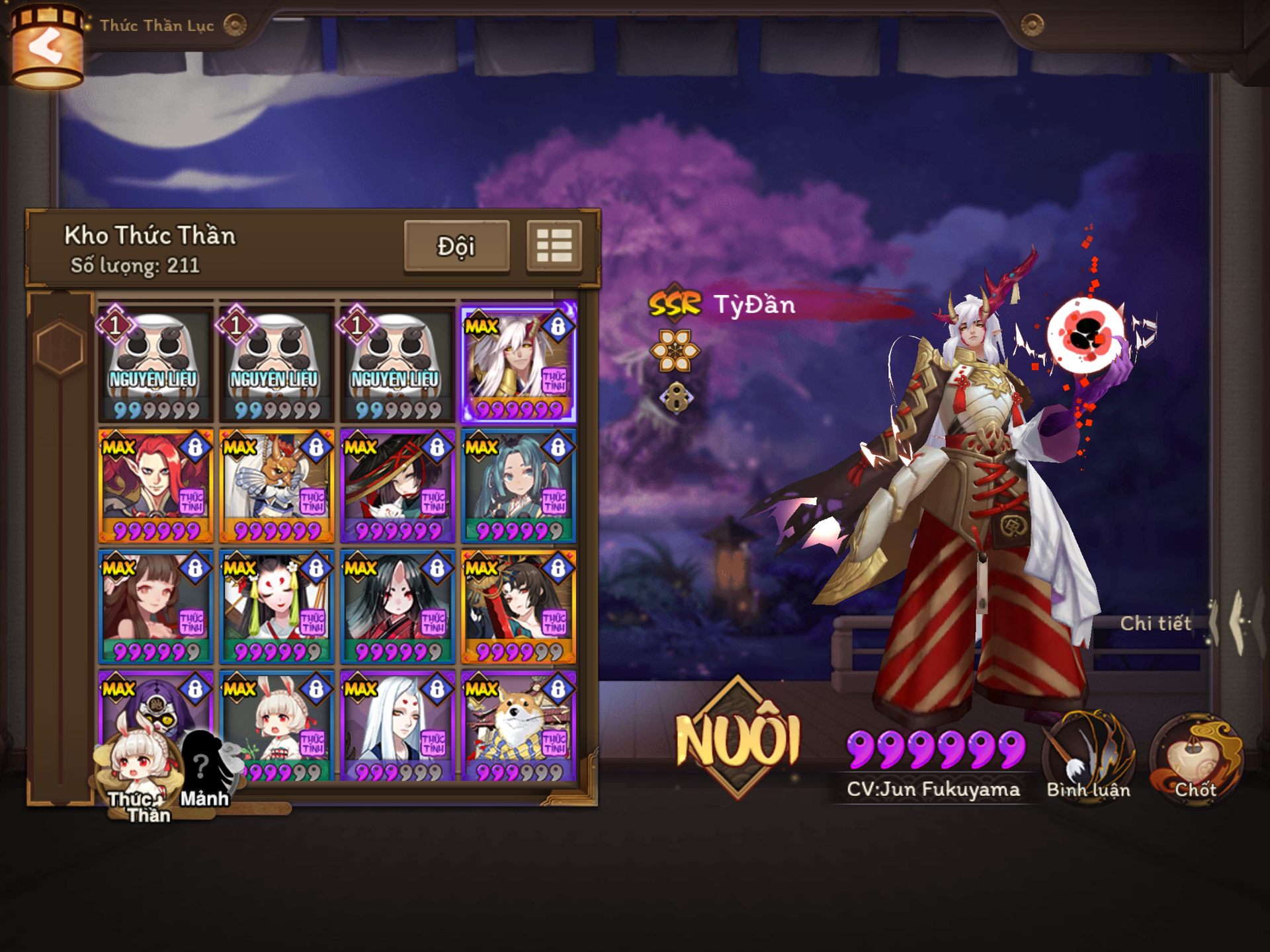Click the golden flower awakening icon

click(675, 350)
